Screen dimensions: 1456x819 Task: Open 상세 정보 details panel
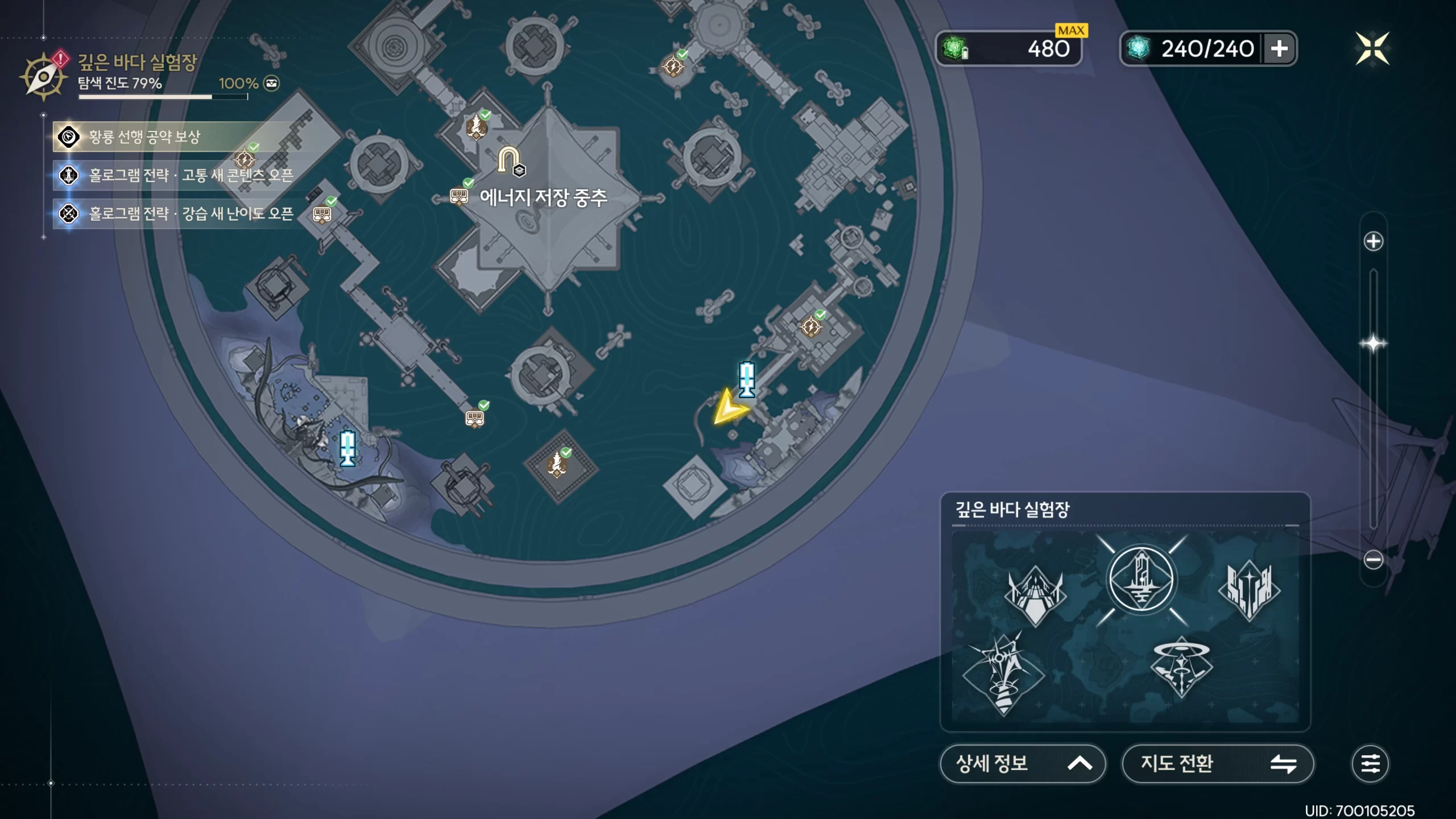[x=1022, y=763]
